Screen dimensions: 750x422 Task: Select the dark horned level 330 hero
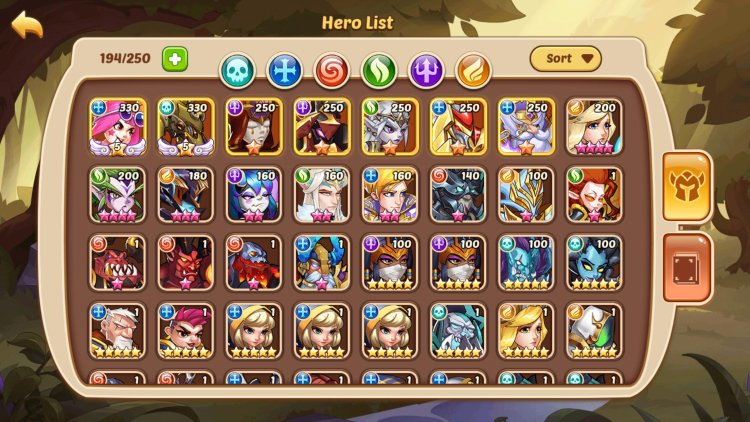(x=186, y=126)
